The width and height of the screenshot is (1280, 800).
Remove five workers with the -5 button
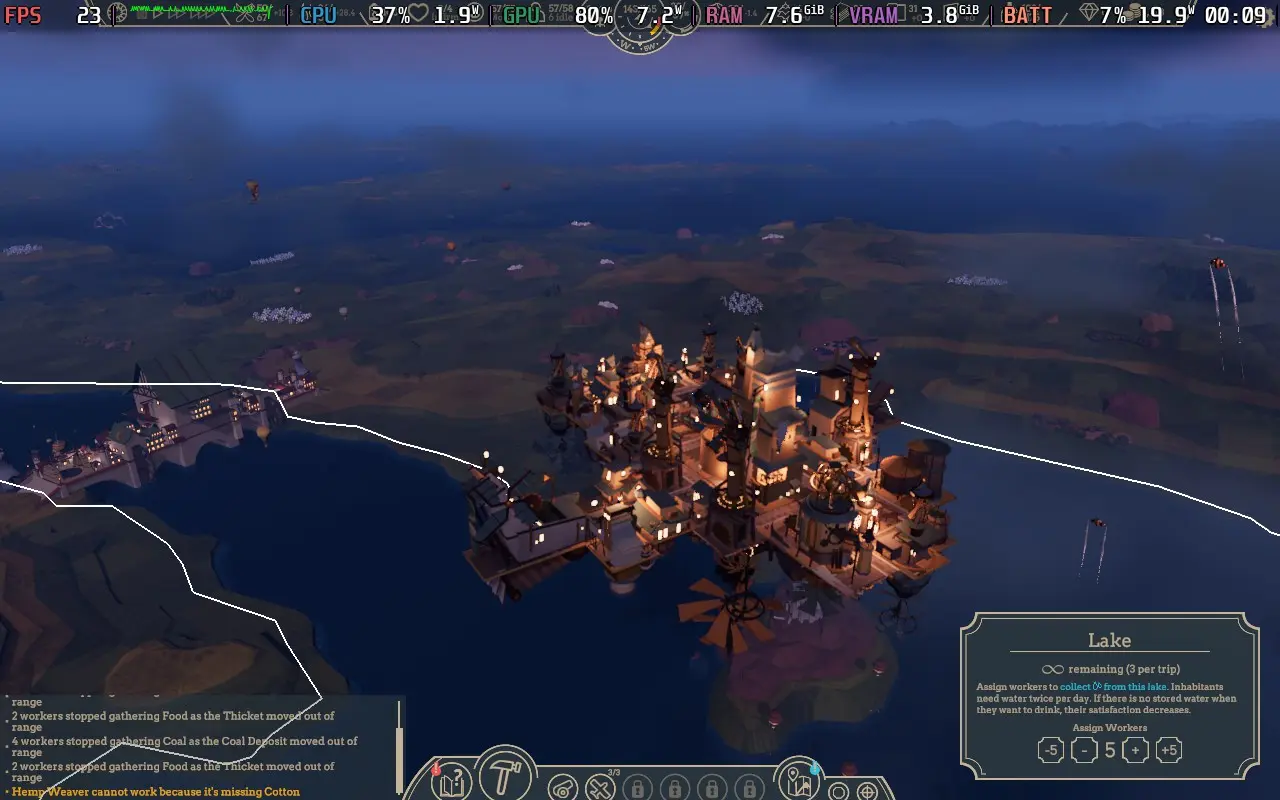[1049, 749]
